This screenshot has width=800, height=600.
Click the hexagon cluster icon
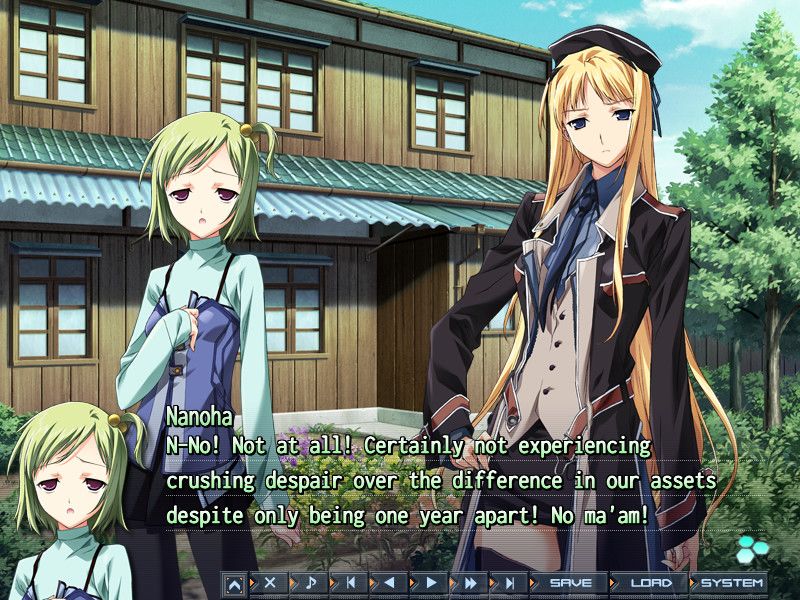(750, 549)
